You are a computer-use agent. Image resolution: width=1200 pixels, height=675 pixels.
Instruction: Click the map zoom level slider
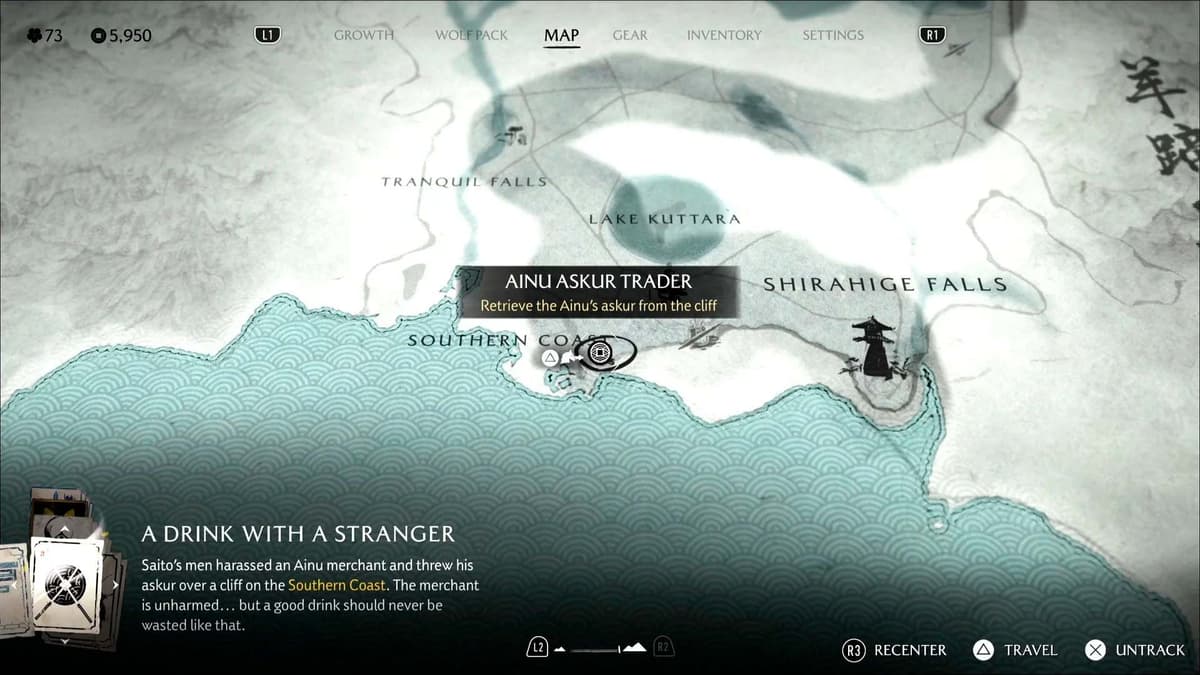click(600, 649)
